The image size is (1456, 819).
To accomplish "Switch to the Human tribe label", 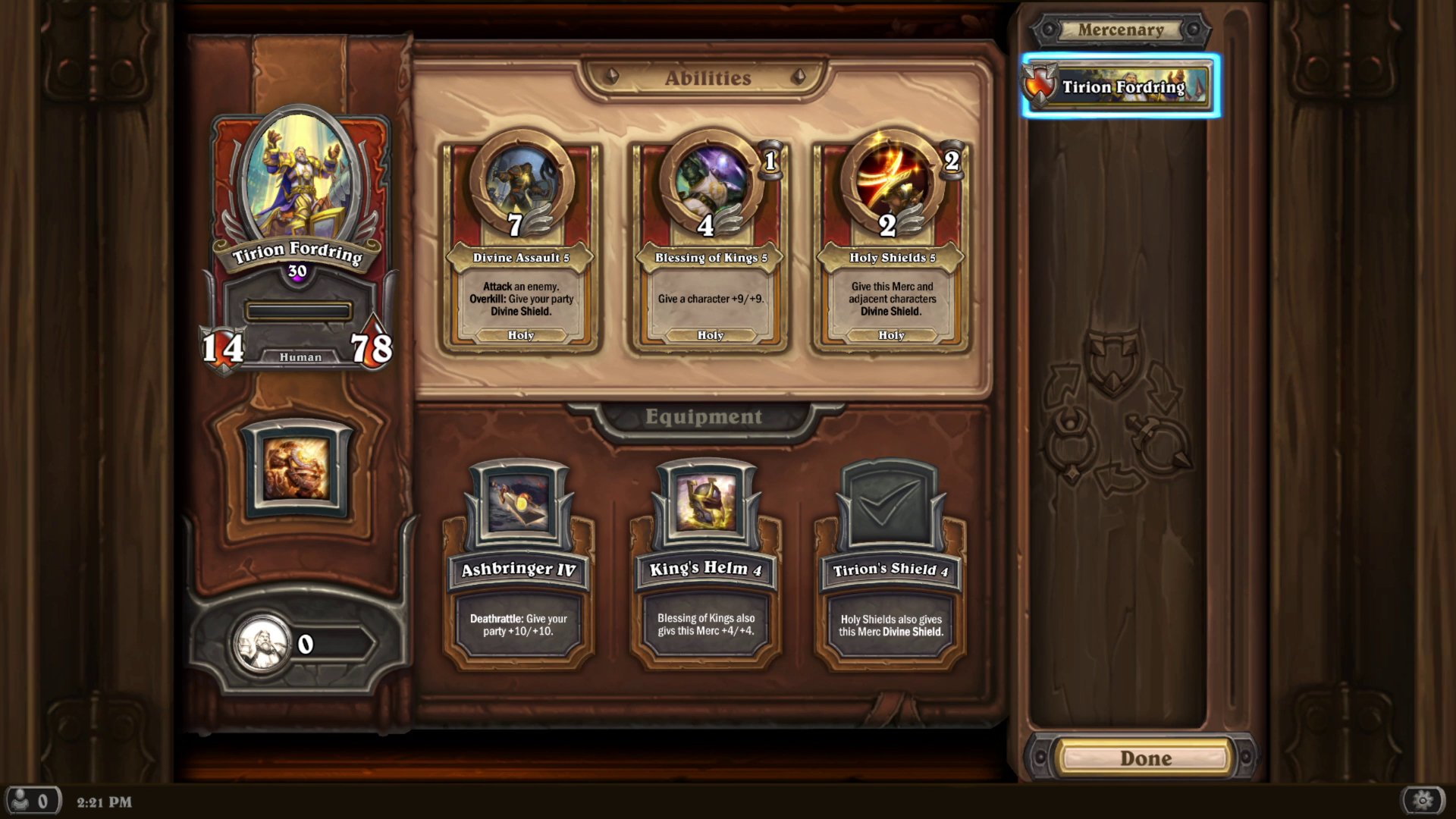I will point(299,356).
